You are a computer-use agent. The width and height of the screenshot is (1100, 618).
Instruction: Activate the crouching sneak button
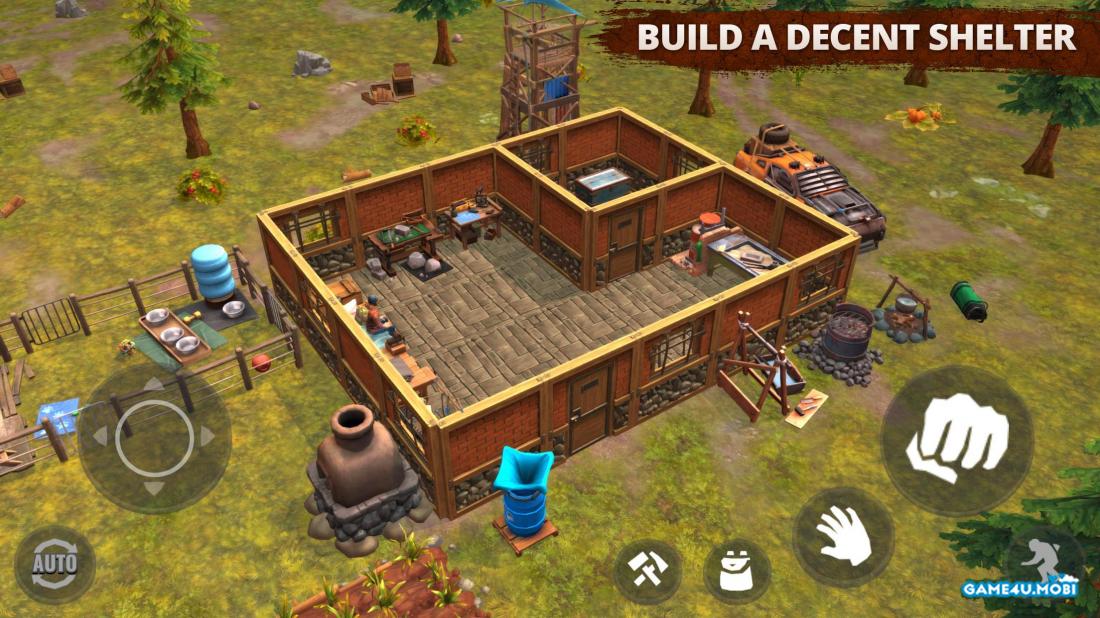[x=1043, y=562]
